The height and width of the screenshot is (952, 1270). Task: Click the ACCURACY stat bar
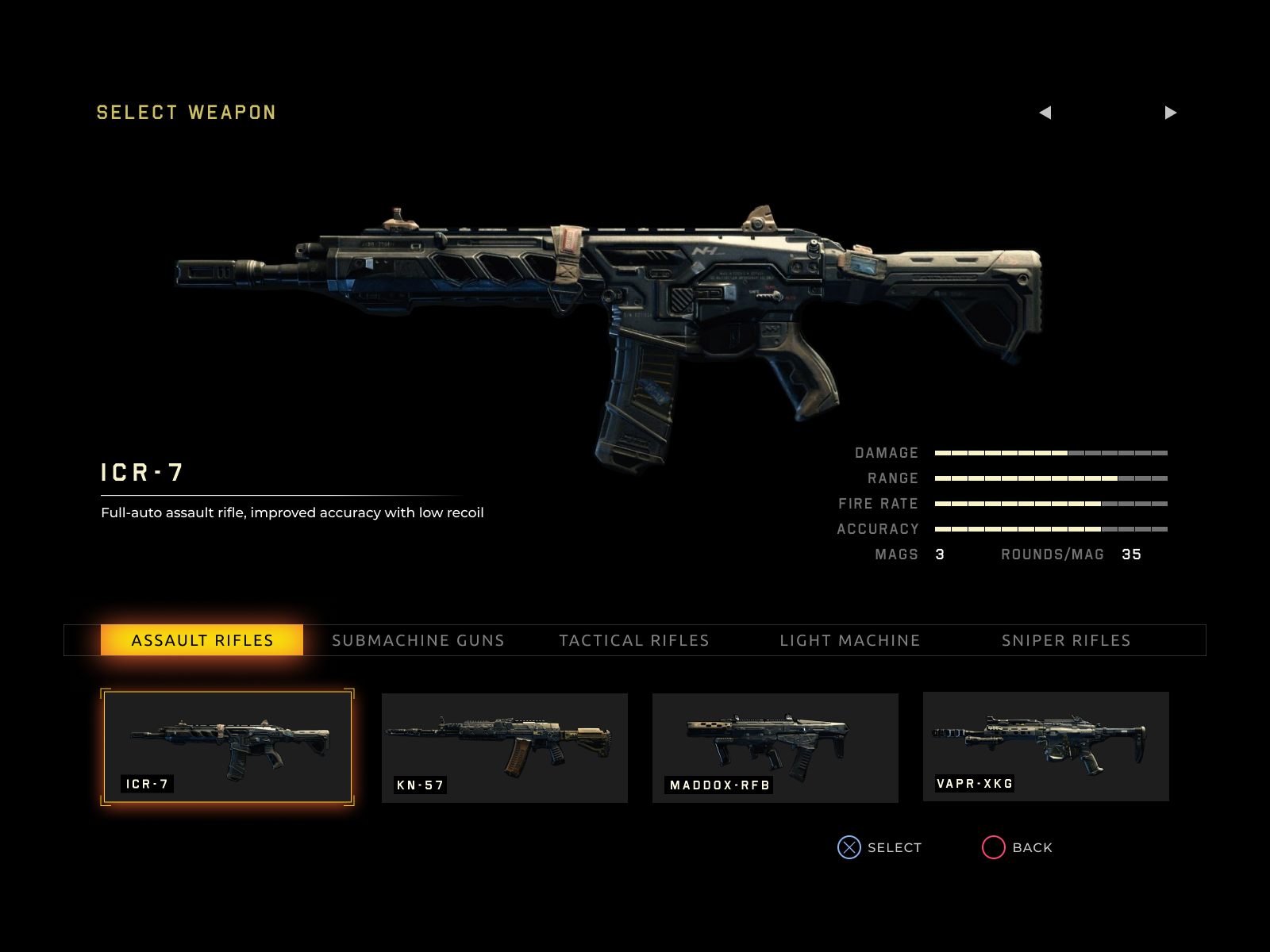(x=1049, y=528)
